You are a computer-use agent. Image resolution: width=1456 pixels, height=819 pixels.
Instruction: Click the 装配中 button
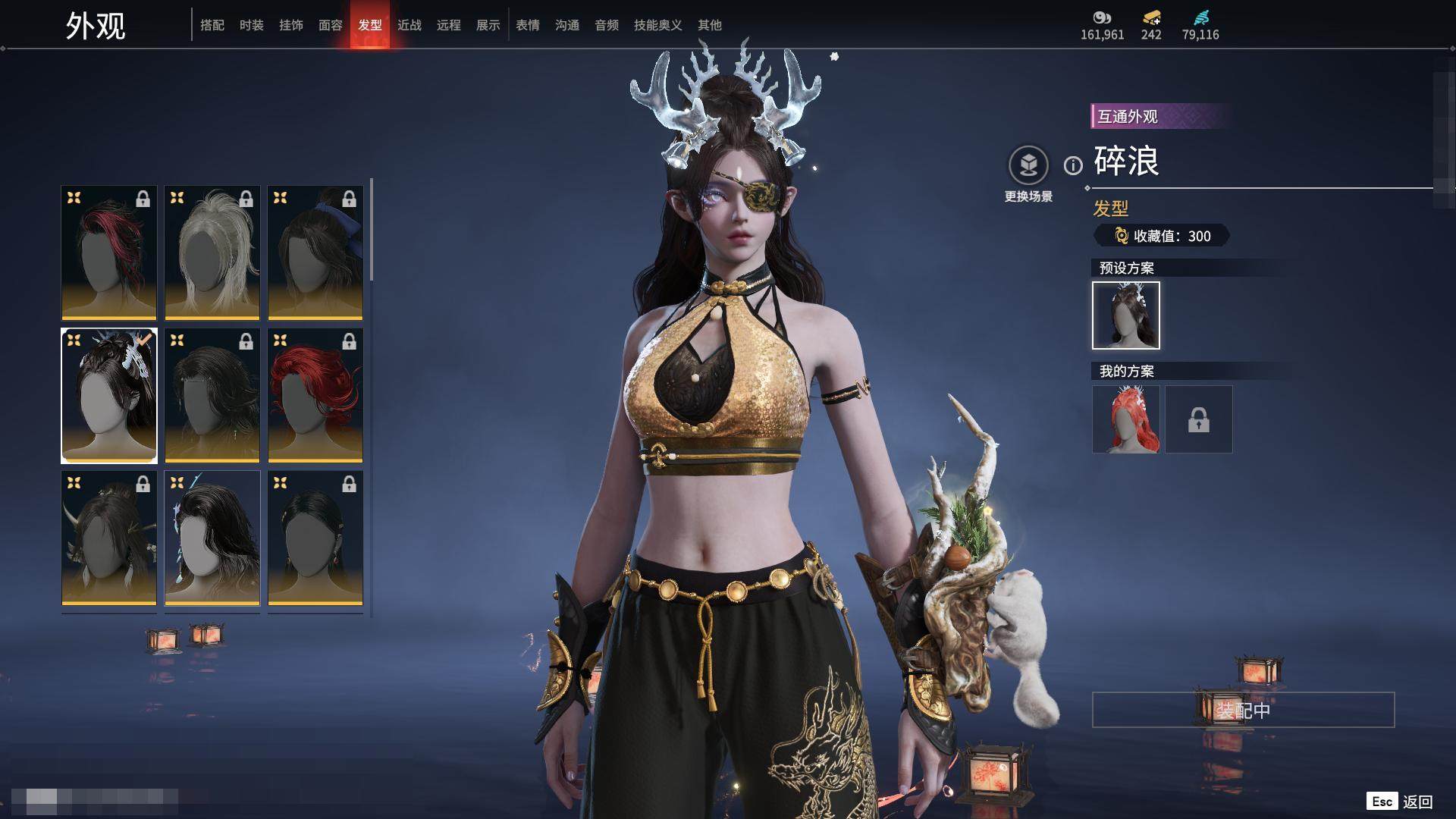pyautogui.click(x=1243, y=710)
